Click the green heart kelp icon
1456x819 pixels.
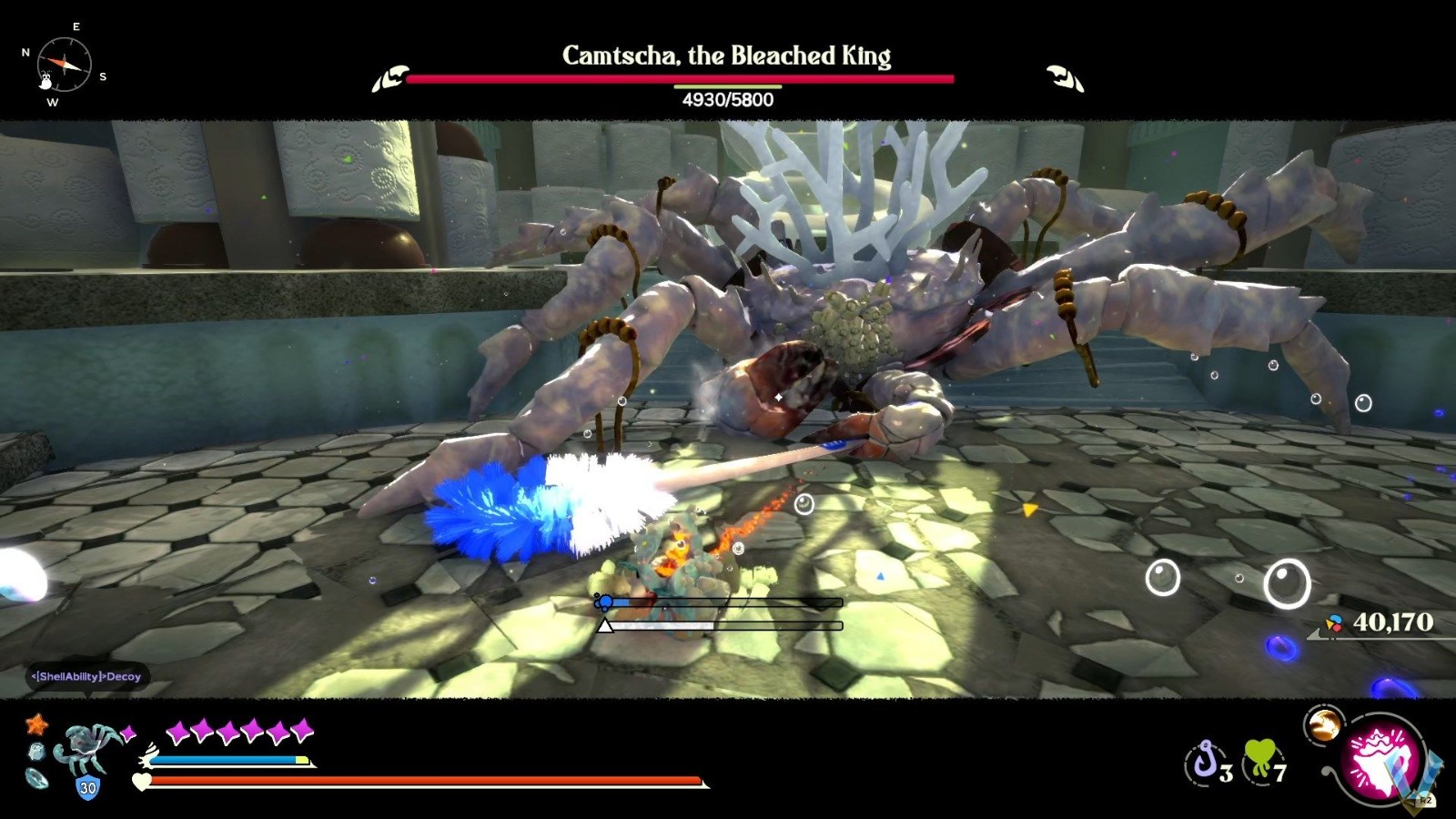point(1259,757)
